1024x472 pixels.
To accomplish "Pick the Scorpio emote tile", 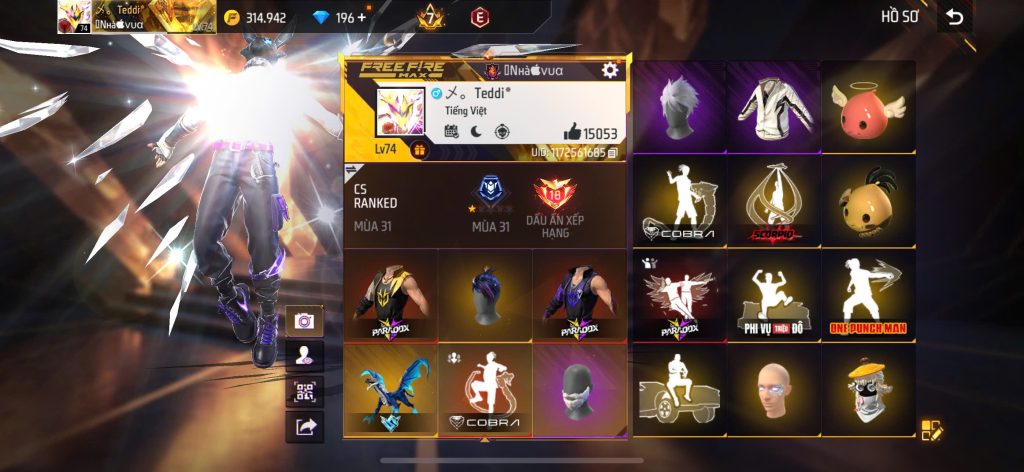I will (773, 201).
